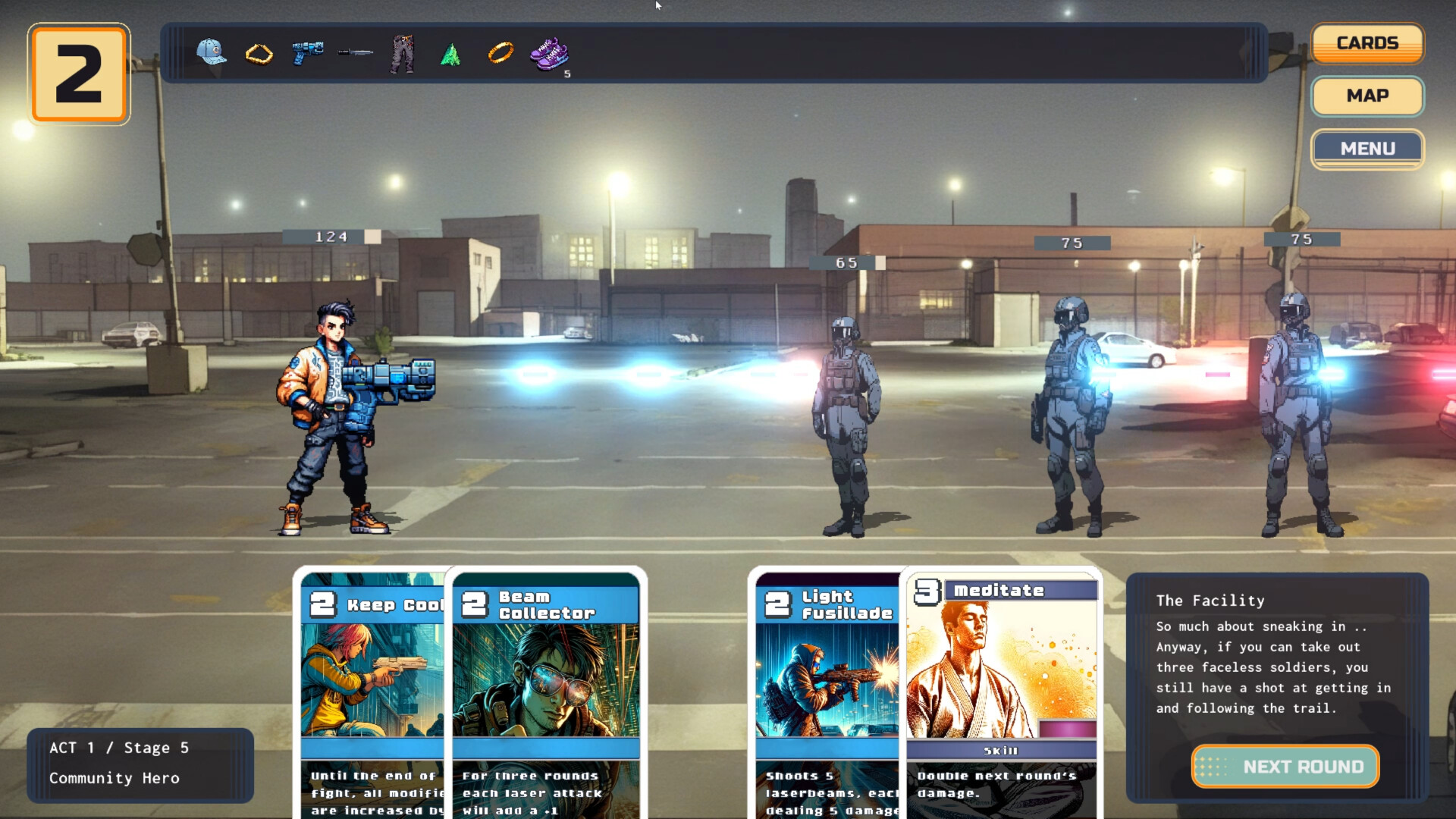Select the gold ring item
Viewport: 1456px width, 819px height.
(500, 53)
